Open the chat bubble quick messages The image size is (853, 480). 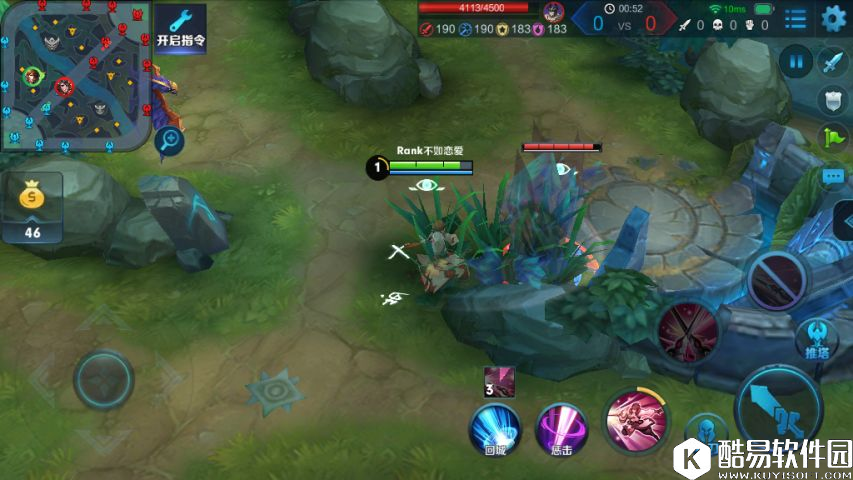833,176
